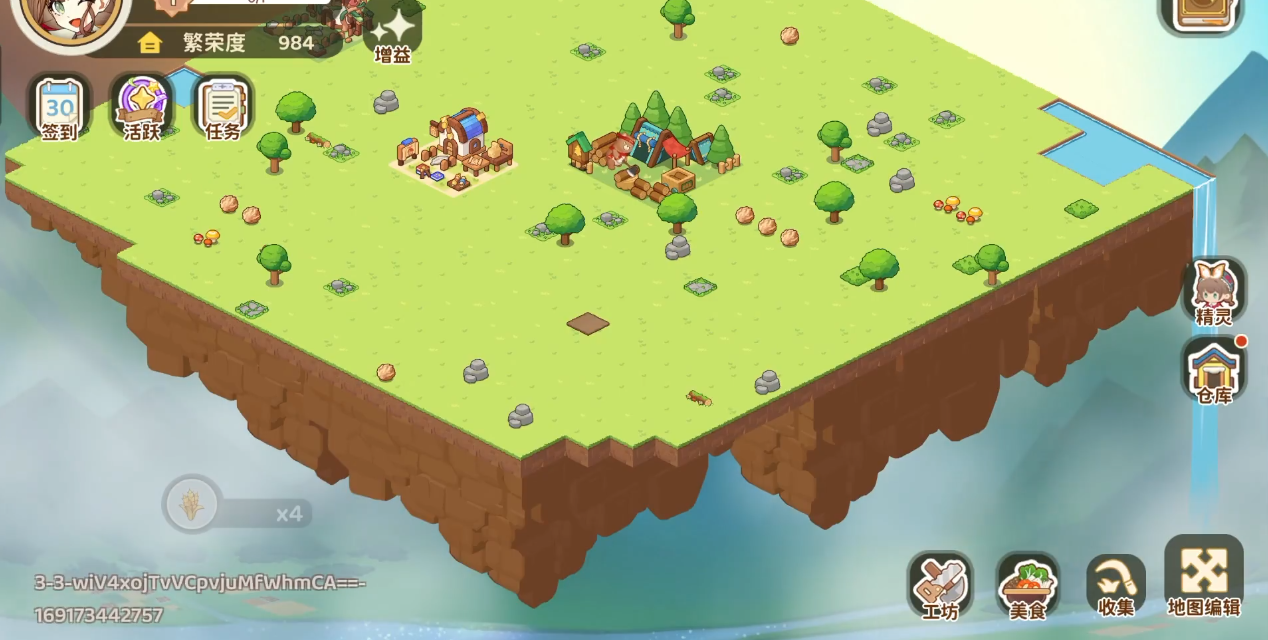Open the 工坊 workshop
1268x640 pixels.
[x=939, y=584]
